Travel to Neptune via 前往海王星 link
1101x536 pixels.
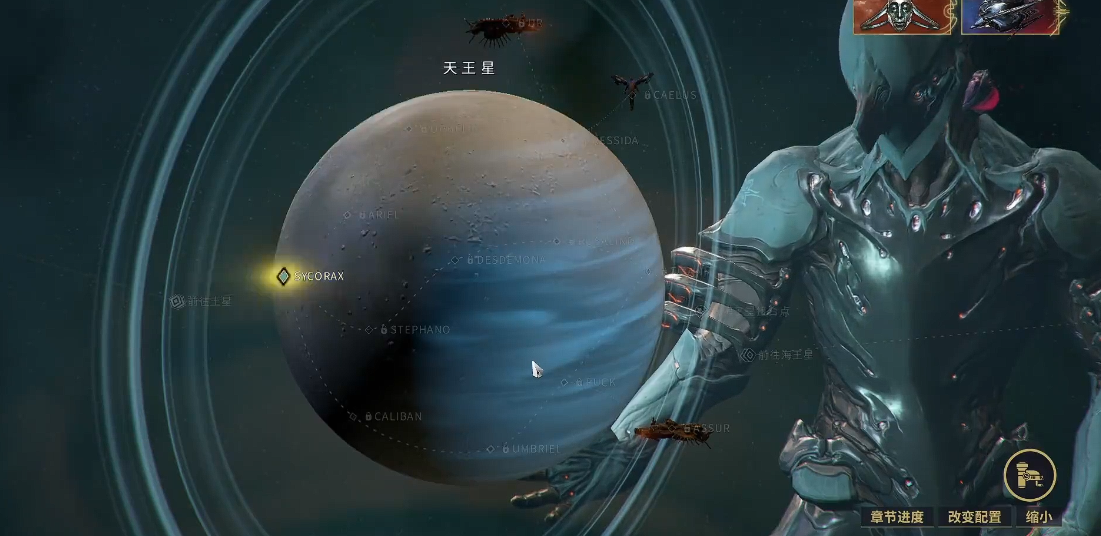point(777,355)
